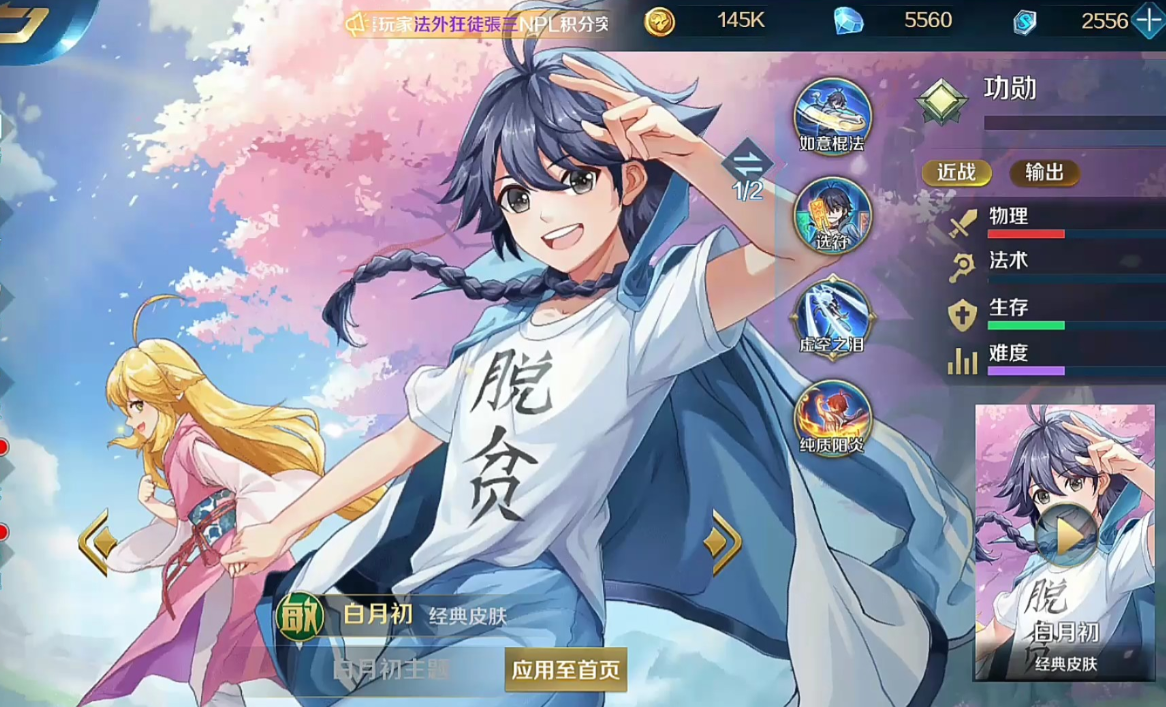Apply theme with the 应用至首页 button
Viewport: 1166px width, 707px height.
coord(566,669)
